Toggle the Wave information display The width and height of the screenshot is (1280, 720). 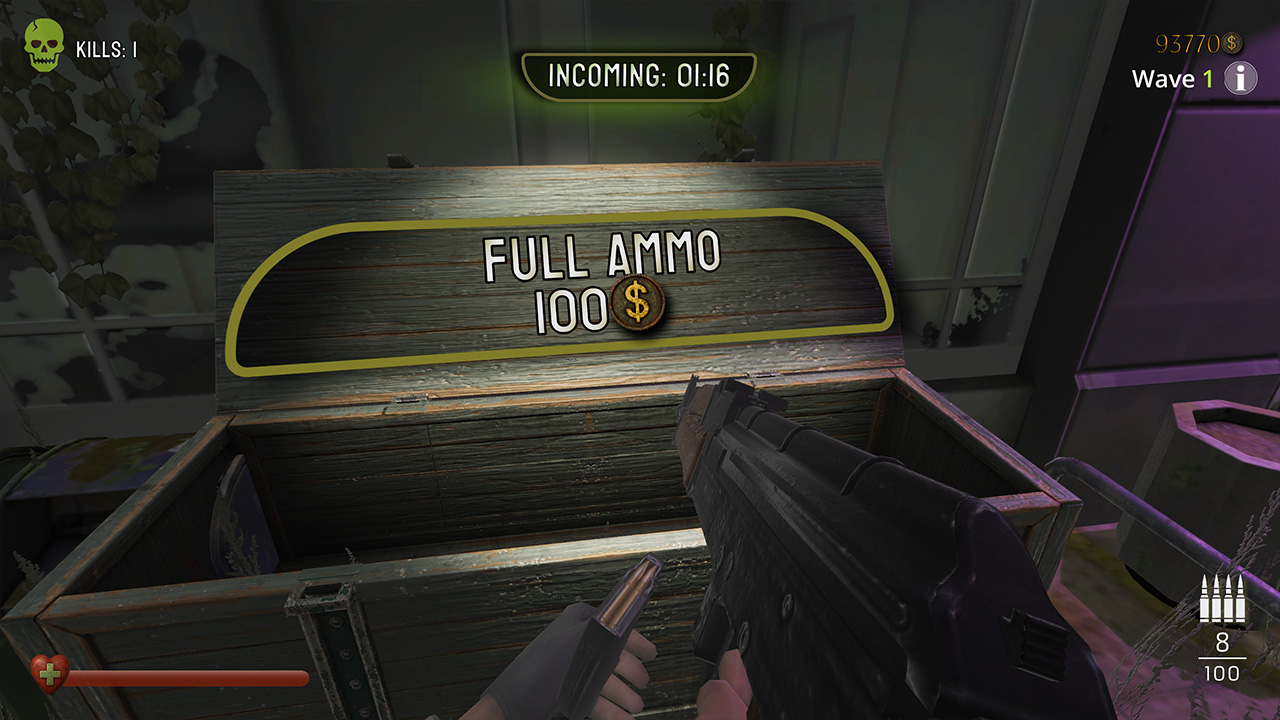1240,79
